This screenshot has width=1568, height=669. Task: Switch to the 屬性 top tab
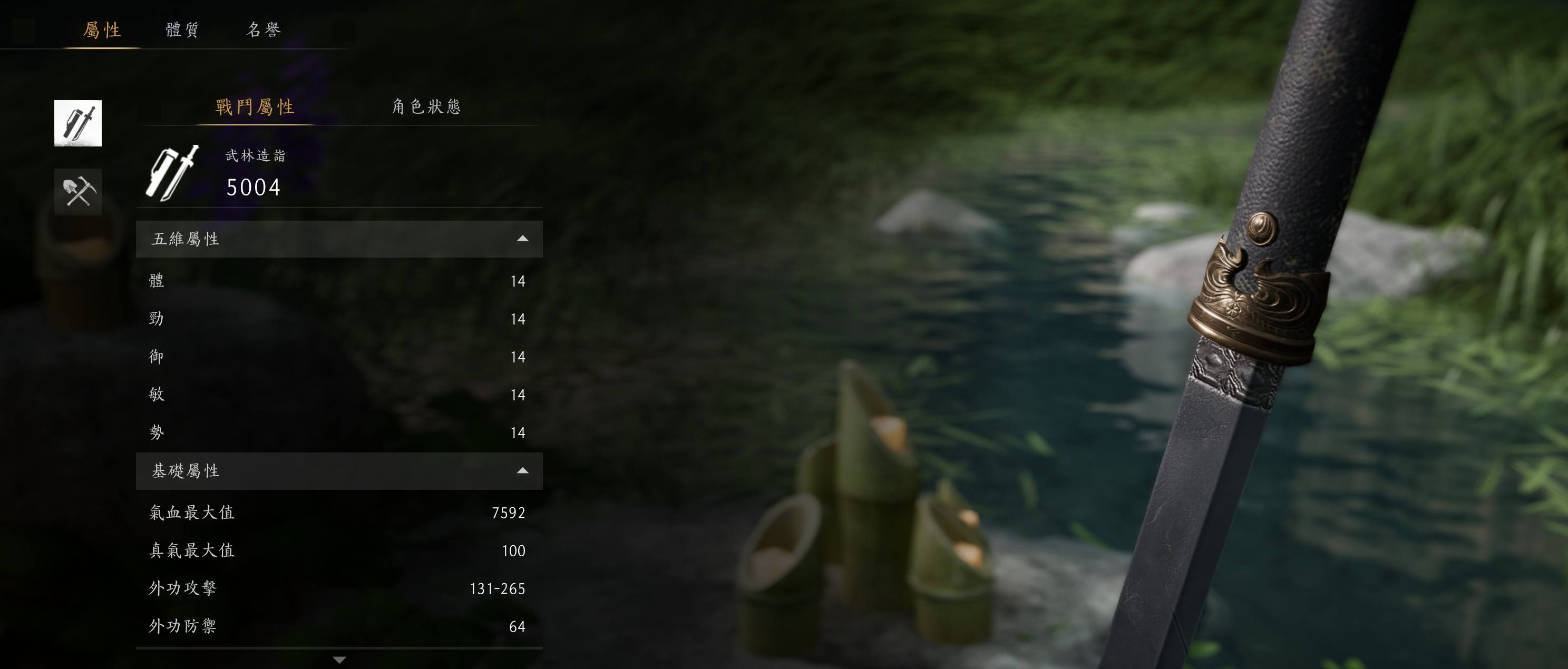click(102, 30)
